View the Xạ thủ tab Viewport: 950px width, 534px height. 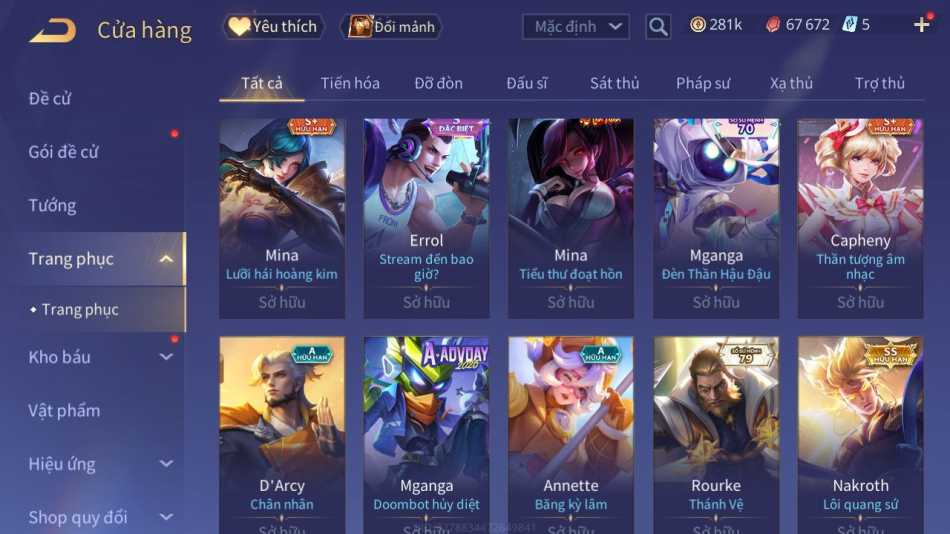click(x=791, y=83)
